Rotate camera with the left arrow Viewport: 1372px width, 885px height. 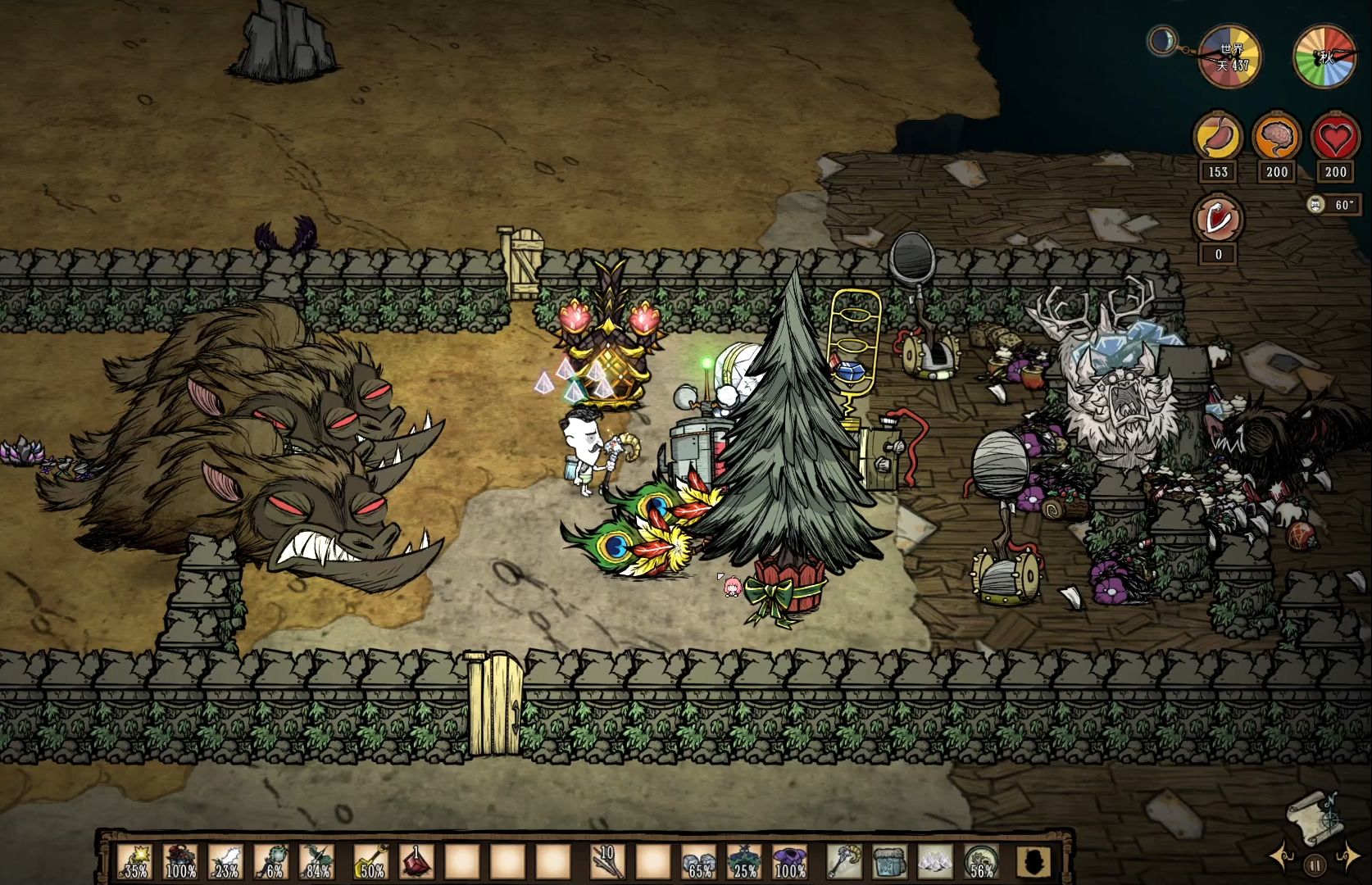1283,857
